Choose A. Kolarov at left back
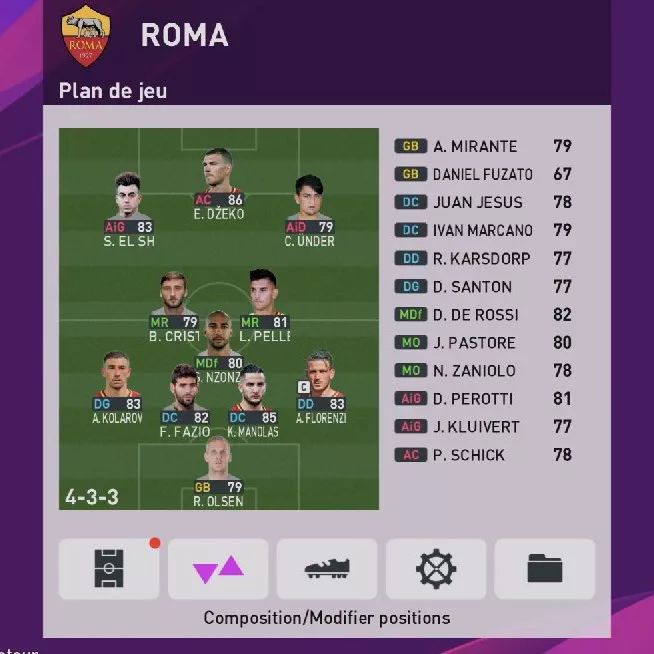Image resolution: width=654 pixels, height=654 pixels. tap(118, 379)
